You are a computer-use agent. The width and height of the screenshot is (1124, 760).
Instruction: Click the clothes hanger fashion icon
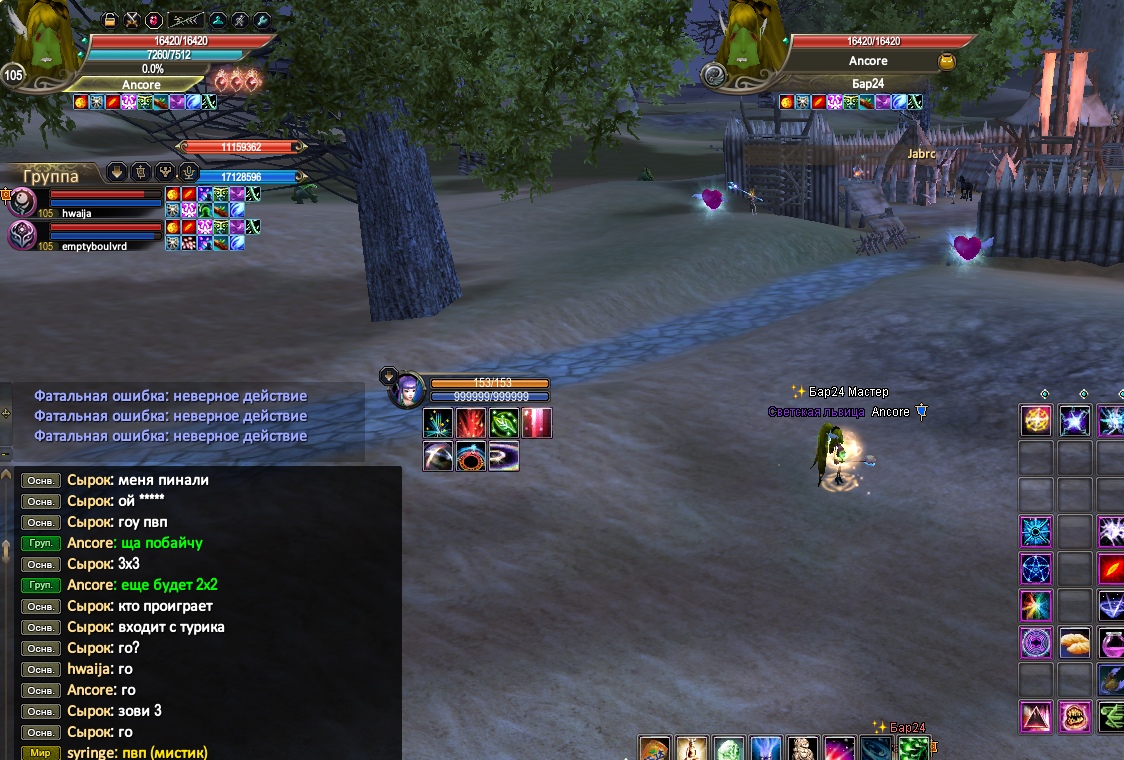tap(218, 19)
